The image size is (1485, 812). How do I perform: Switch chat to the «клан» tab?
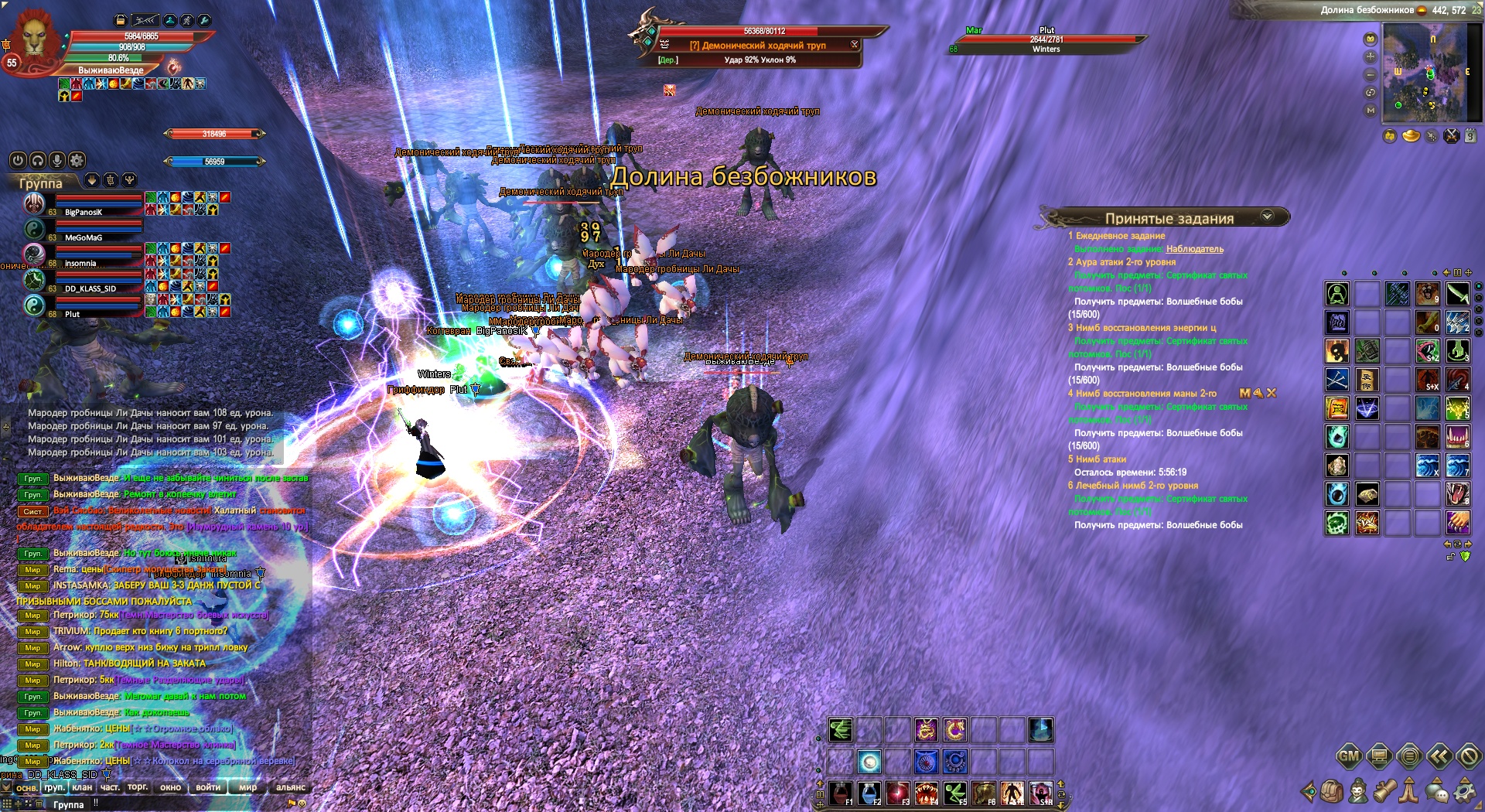82,787
